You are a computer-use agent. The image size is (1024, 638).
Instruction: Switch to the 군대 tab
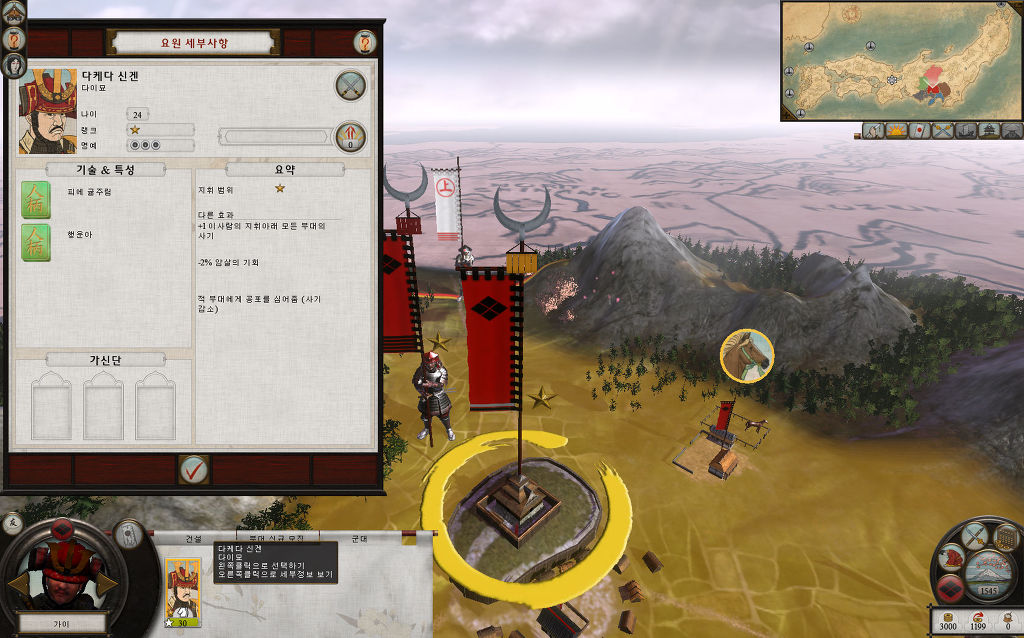pyautogui.click(x=361, y=539)
